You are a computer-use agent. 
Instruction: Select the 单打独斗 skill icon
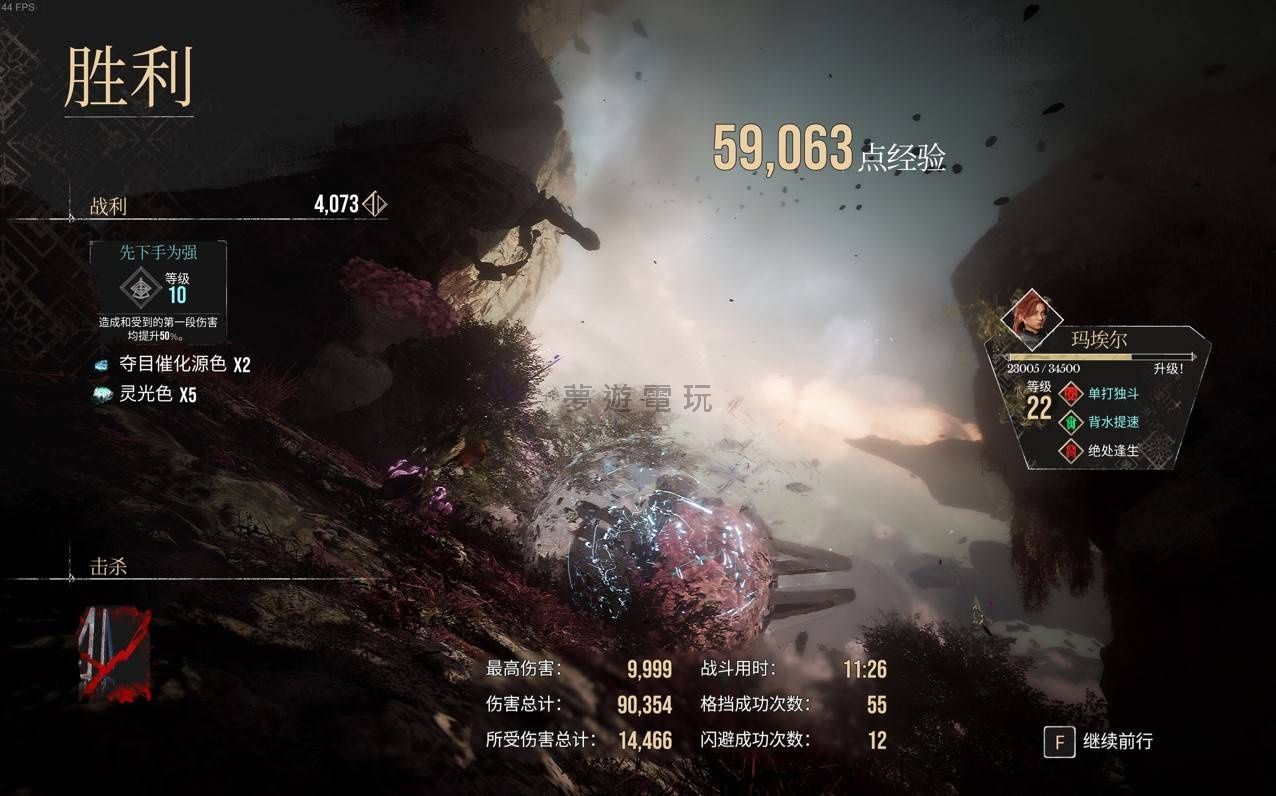(x=1071, y=393)
